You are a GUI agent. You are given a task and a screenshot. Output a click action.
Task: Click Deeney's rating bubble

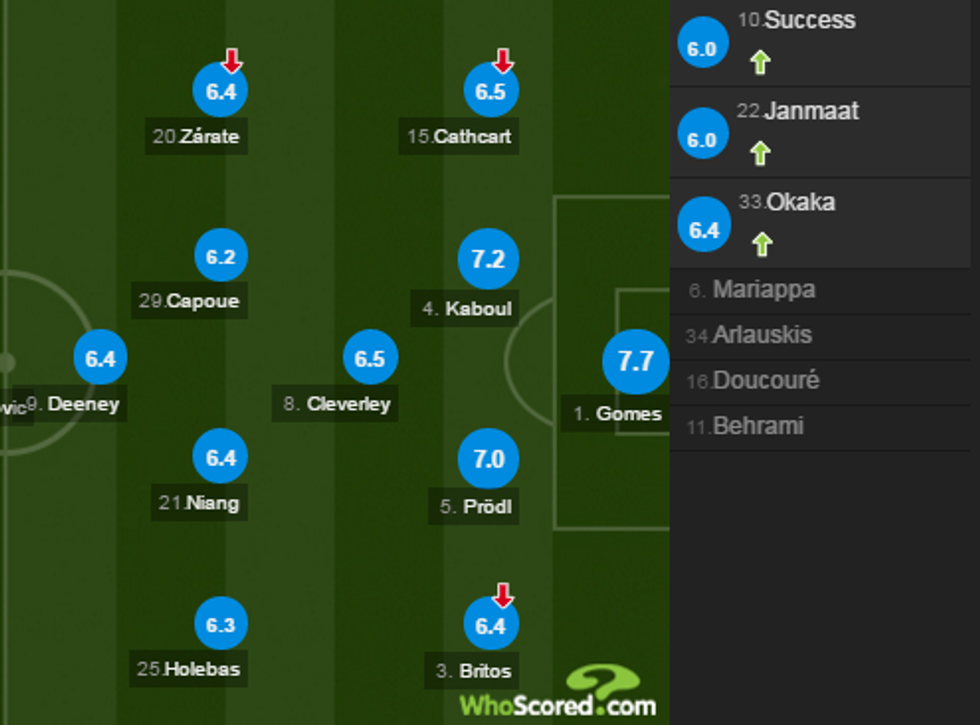tap(100, 359)
